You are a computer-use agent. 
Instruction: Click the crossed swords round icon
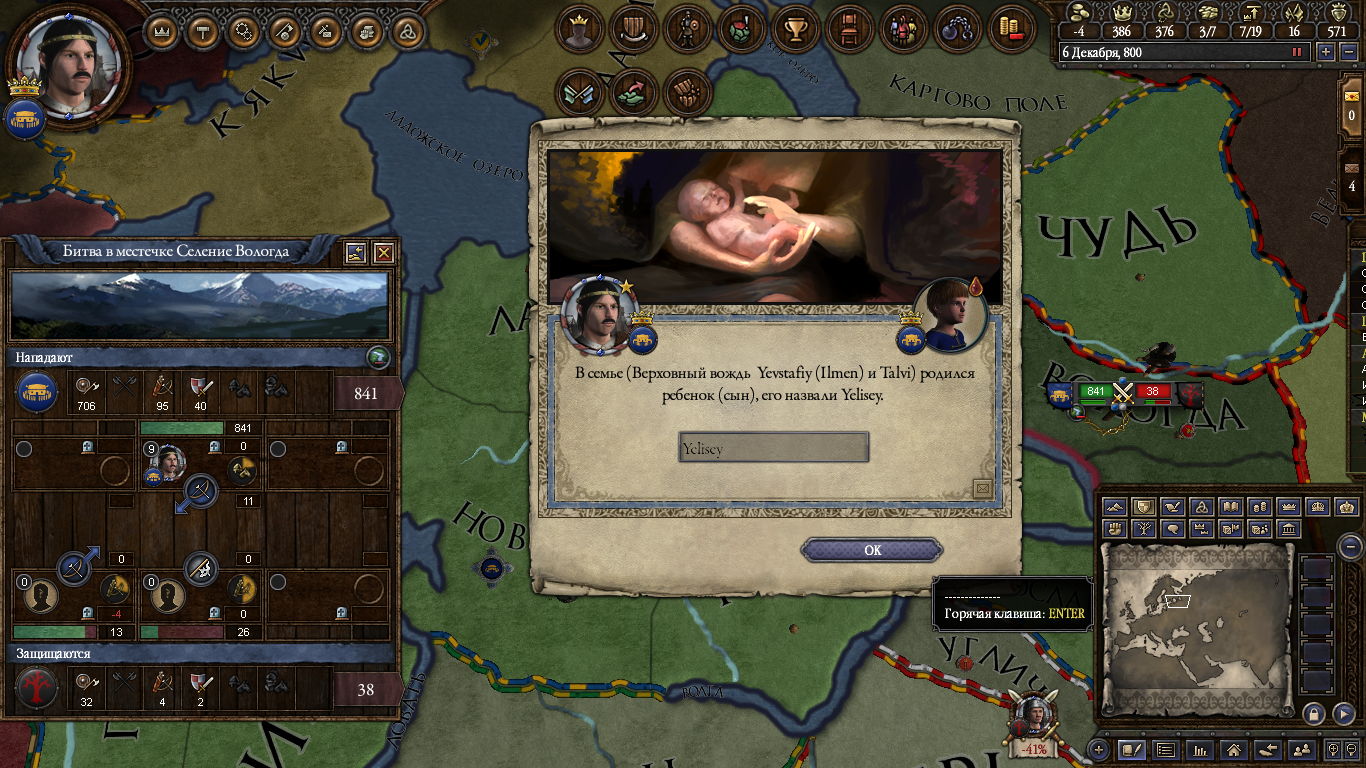coord(580,93)
